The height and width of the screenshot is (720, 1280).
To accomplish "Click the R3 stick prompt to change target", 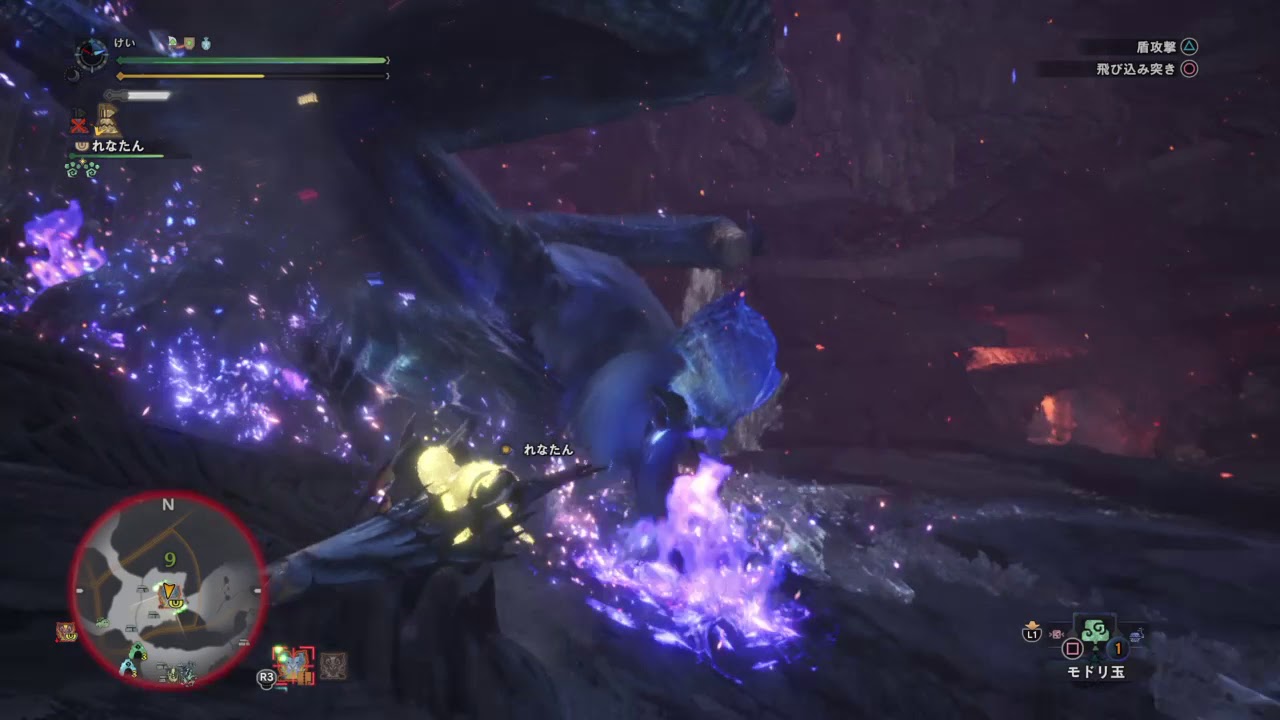I will click(x=266, y=678).
